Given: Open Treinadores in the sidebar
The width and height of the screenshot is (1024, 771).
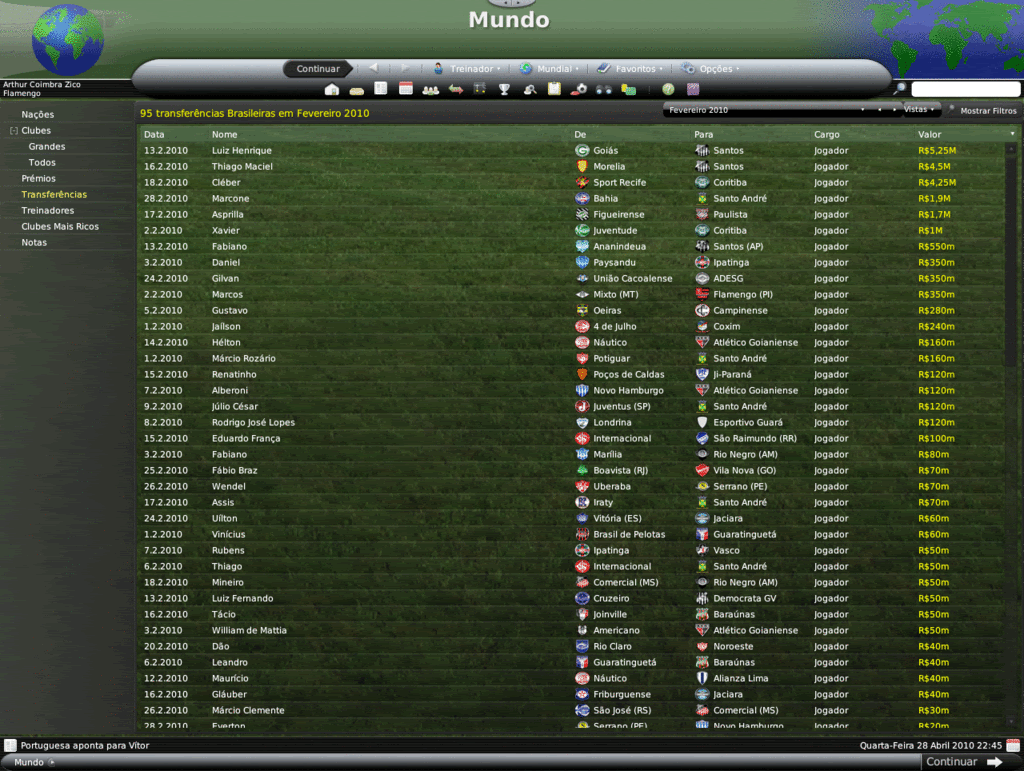Looking at the screenshot, I should tap(48, 211).
